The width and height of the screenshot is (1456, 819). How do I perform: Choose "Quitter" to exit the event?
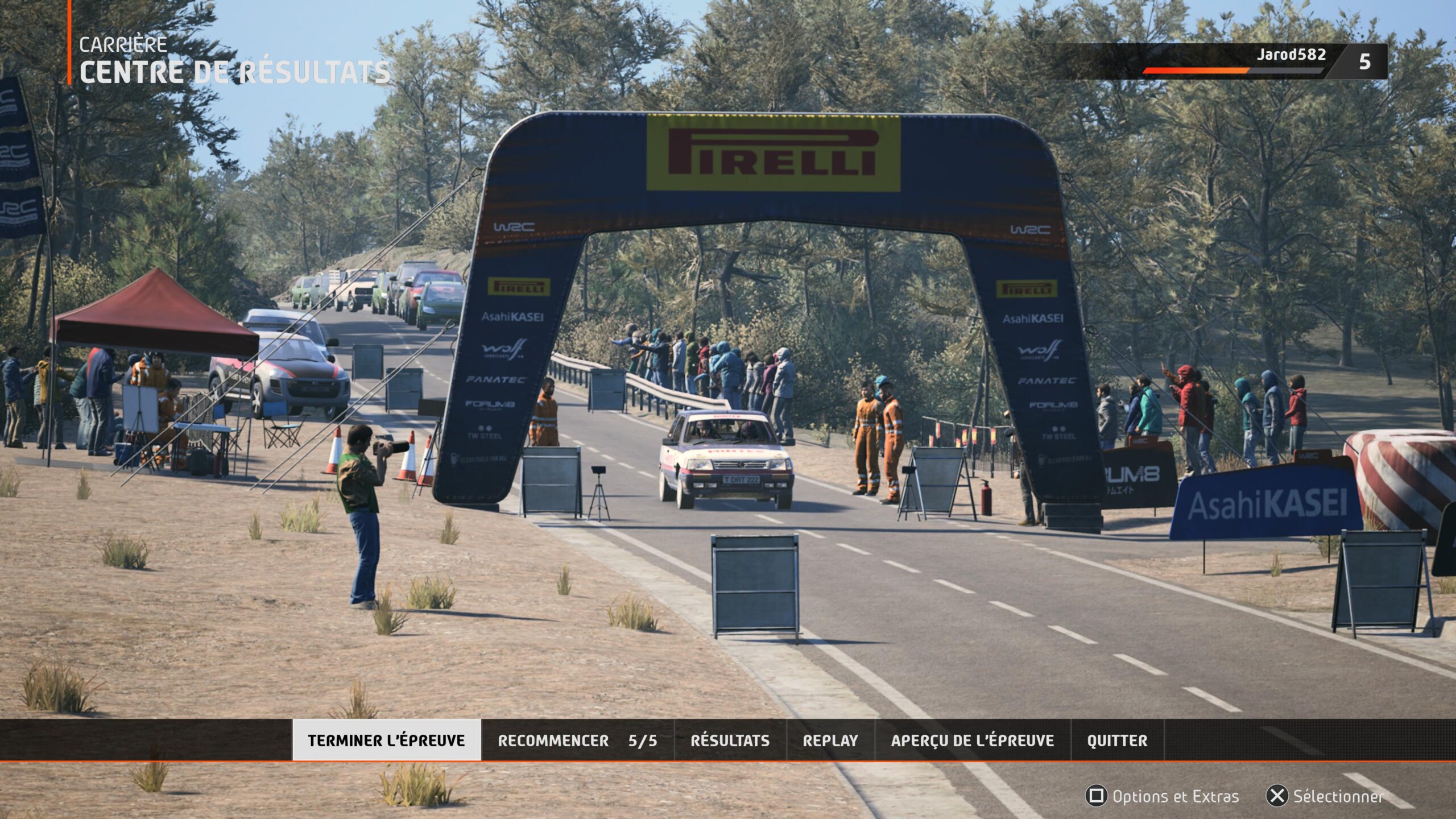pos(1118,741)
